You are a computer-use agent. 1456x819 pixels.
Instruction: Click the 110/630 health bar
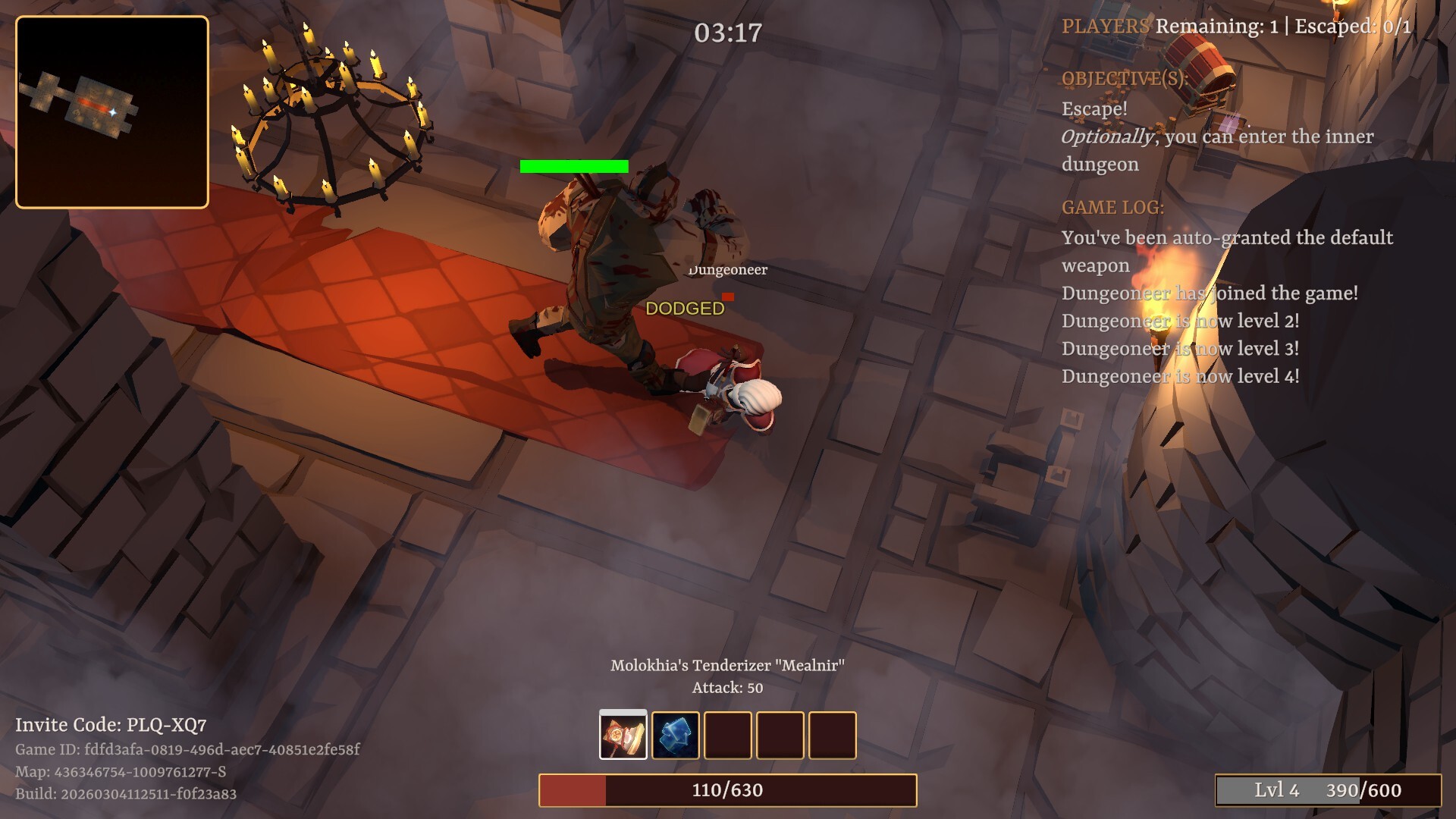point(727,789)
